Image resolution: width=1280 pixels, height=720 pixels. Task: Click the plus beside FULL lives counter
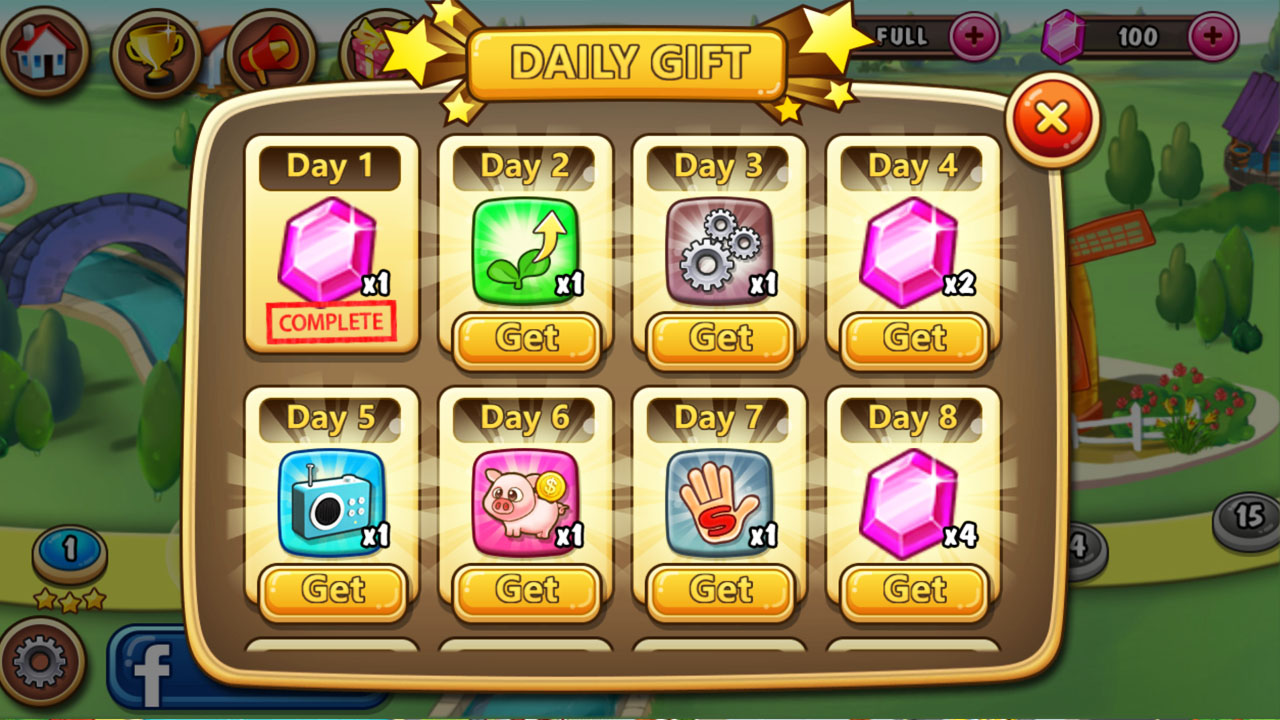click(973, 36)
